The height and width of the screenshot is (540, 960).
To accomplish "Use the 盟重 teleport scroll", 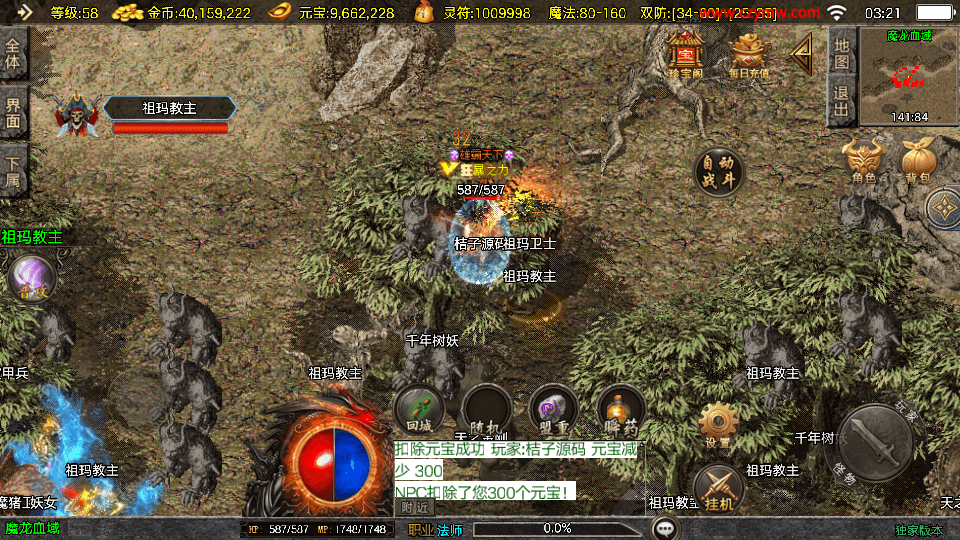I will coord(552,410).
